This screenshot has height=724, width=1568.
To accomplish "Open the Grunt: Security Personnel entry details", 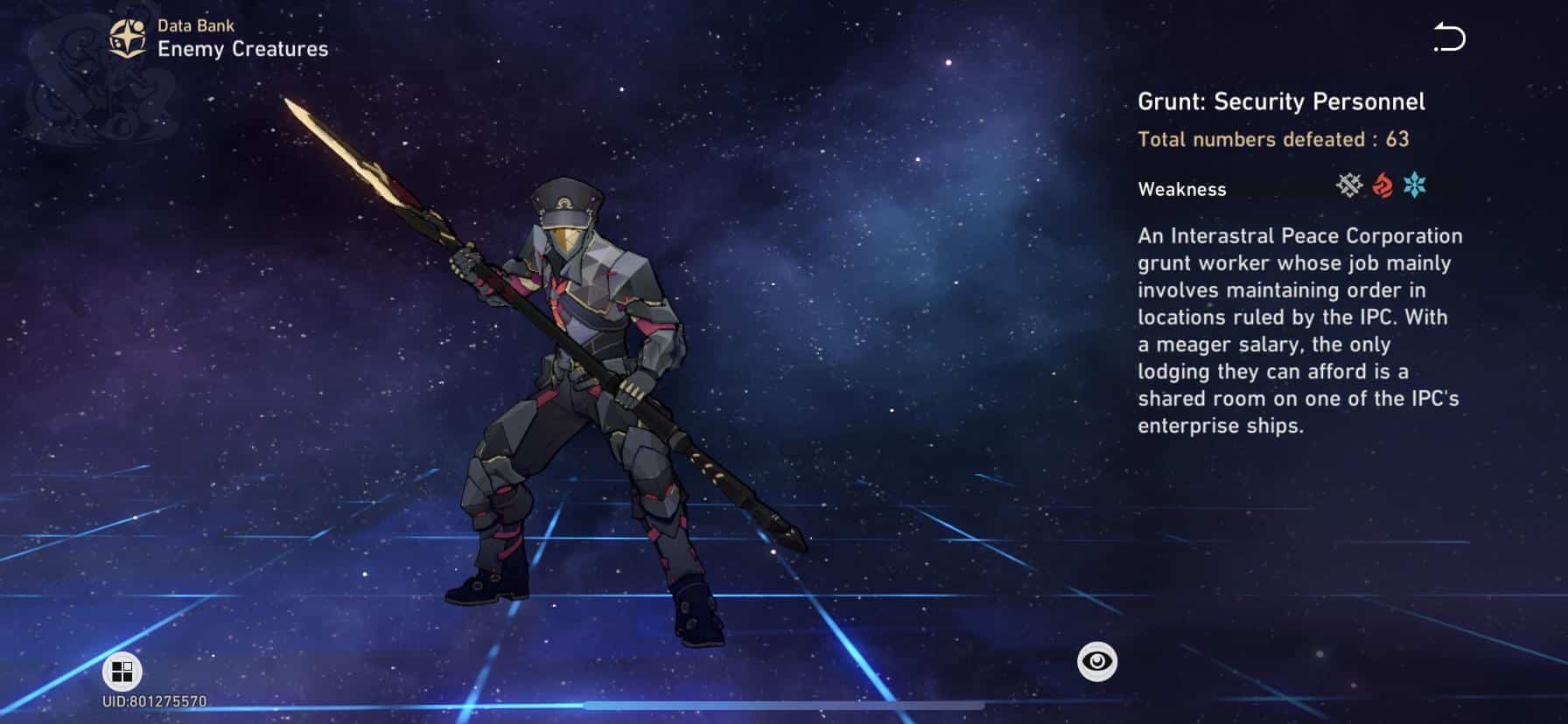I will (x=1280, y=101).
